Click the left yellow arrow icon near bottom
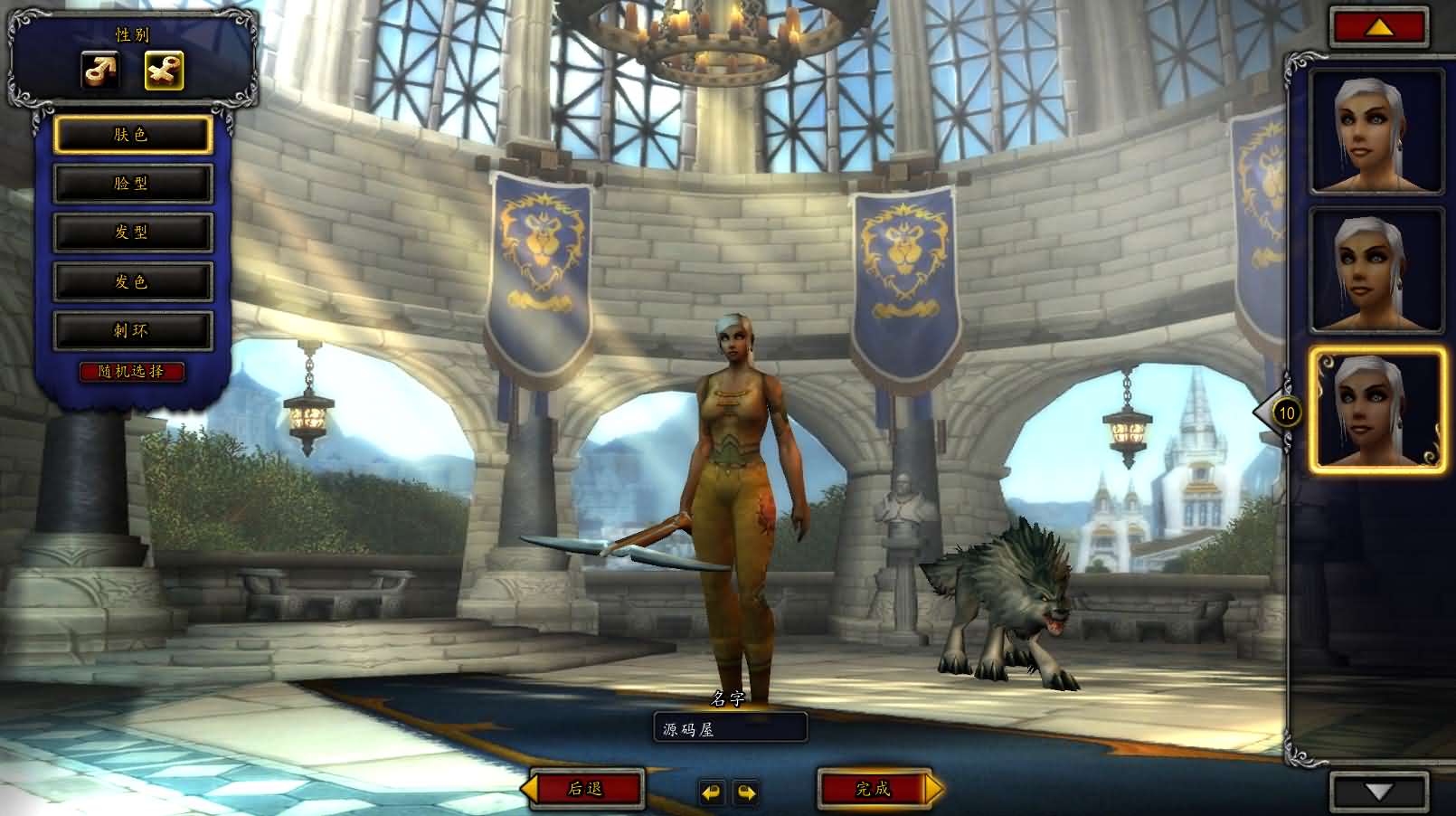The image size is (1456, 816). coord(712,789)
